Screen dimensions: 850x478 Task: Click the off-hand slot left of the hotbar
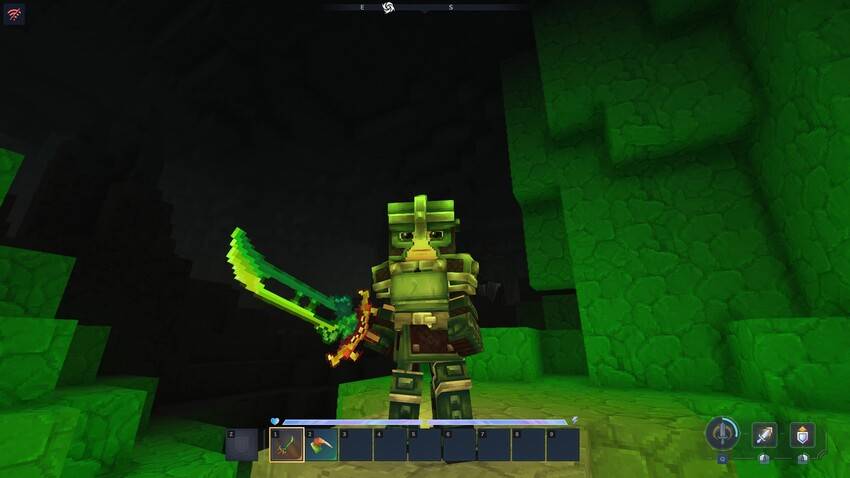[242, 444]
